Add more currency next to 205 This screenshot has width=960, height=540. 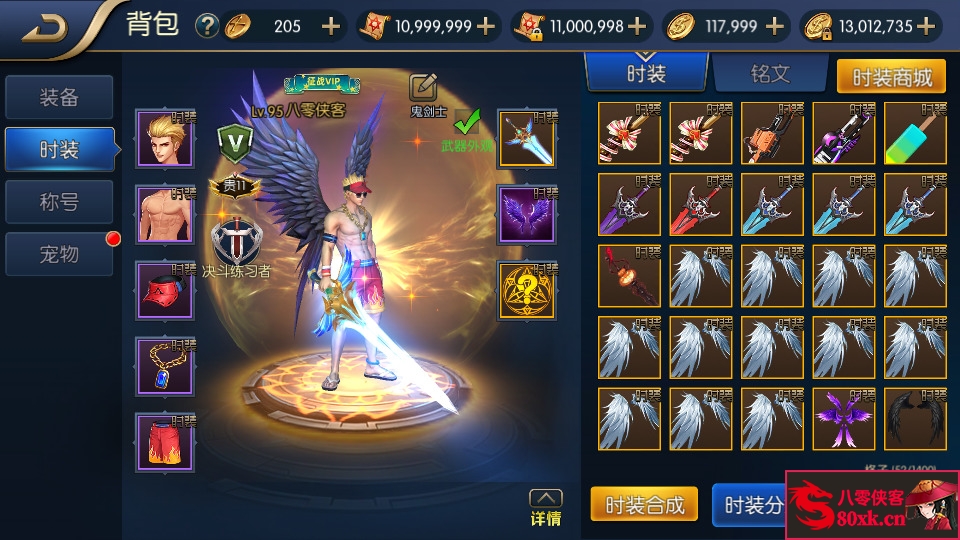(x=331, y=27)
